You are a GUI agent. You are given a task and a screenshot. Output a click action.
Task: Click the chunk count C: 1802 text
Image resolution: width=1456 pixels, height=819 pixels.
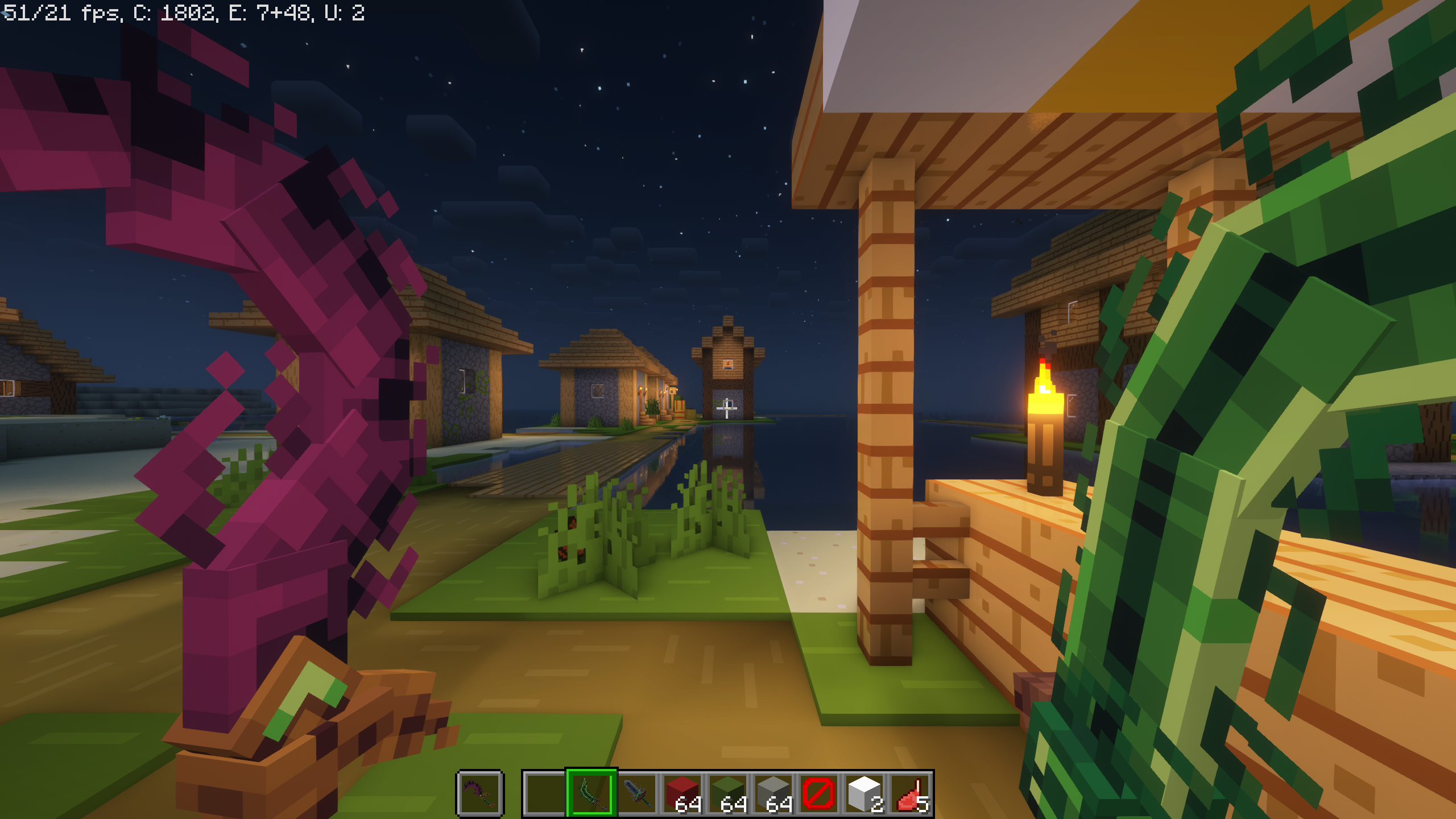(176, 13)
